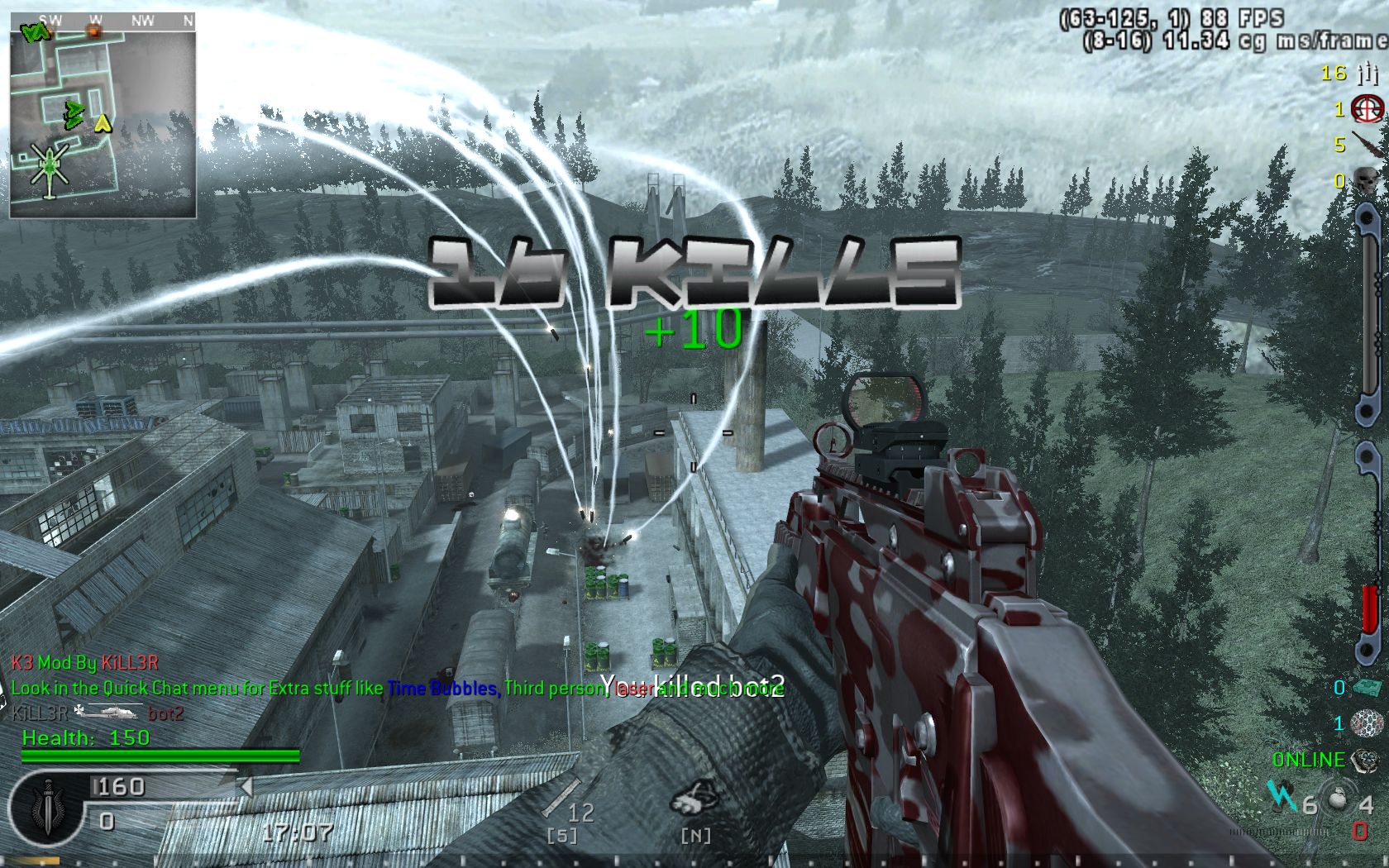The height and width of the screenshot is (868, 1389).
Task: Click the icon beside the ONLINE label
Action: tap(1365, 759)
